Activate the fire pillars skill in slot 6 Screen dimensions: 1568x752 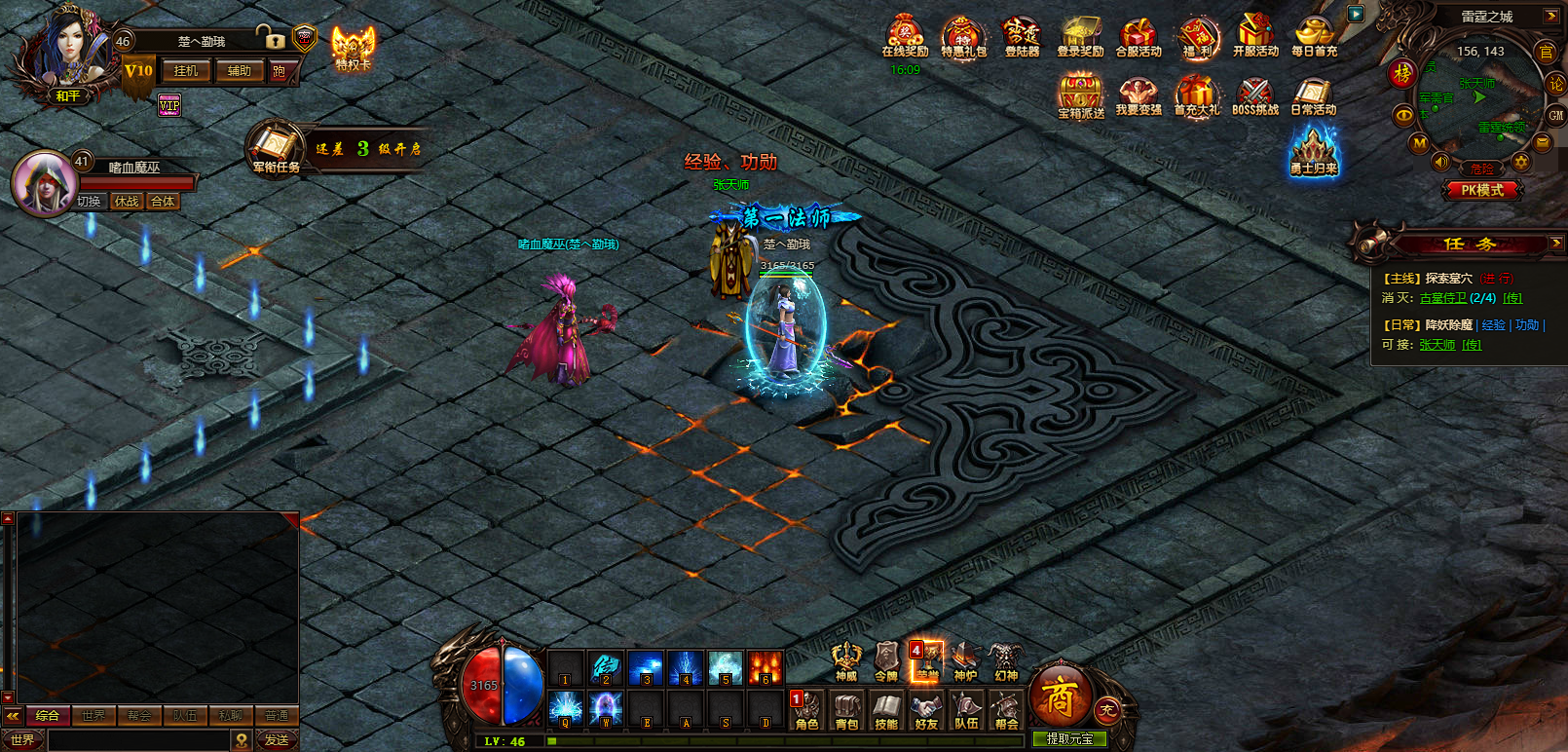(765, 669)
